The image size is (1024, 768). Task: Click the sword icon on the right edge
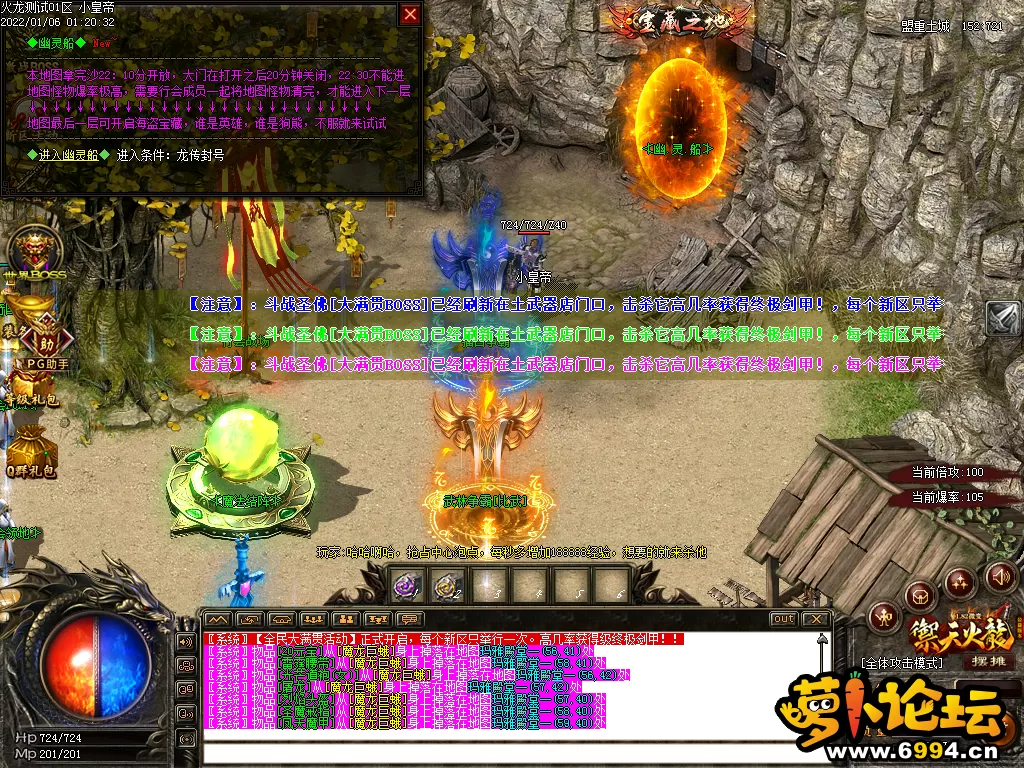tap(1003, 318)
